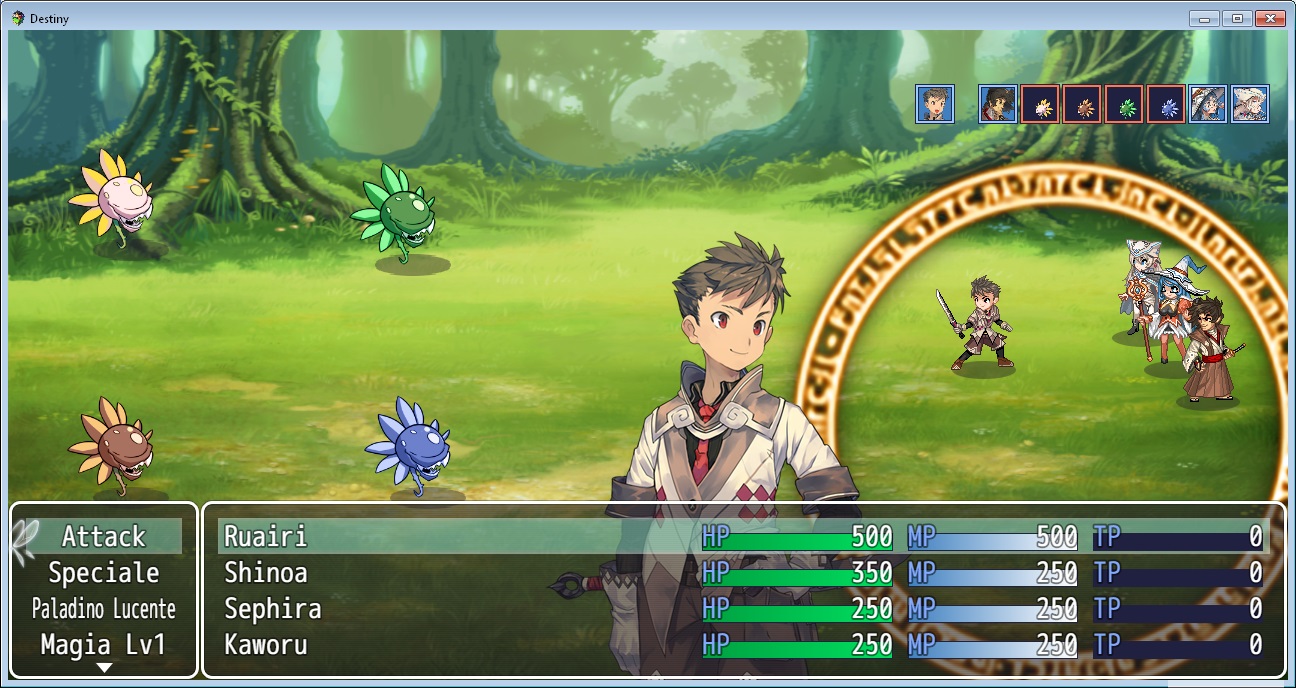Viewport: 1296px width, 688px height.
Task: Minimize the Destiny game window
Action: 1204,18
